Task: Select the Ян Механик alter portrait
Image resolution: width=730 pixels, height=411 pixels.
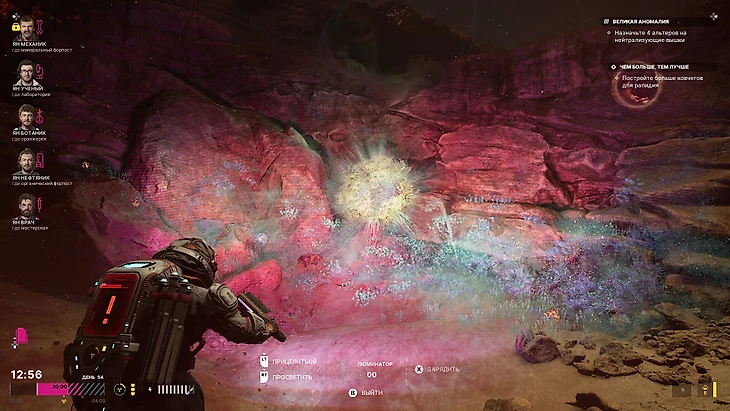Action: pos(26,27)
